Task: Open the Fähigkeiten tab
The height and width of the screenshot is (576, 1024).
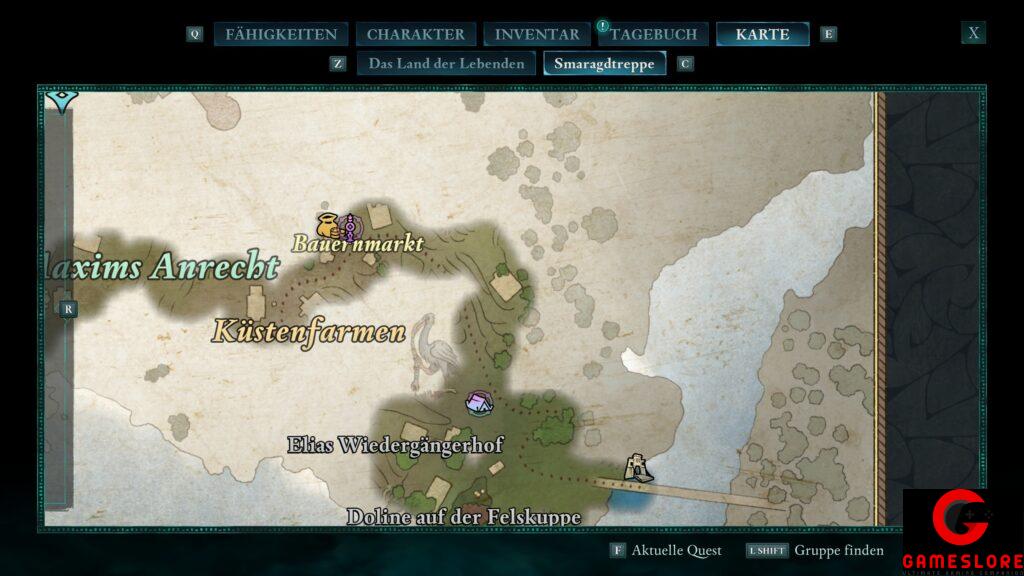Action: (281, 34)
